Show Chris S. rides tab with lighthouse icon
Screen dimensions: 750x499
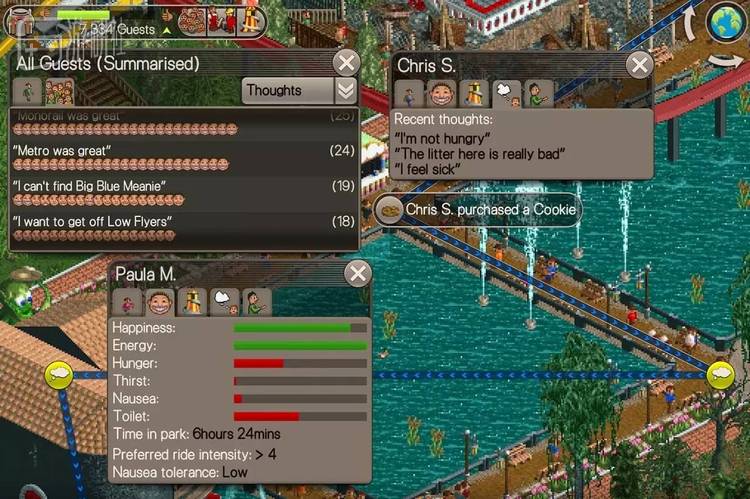[475, 95]
